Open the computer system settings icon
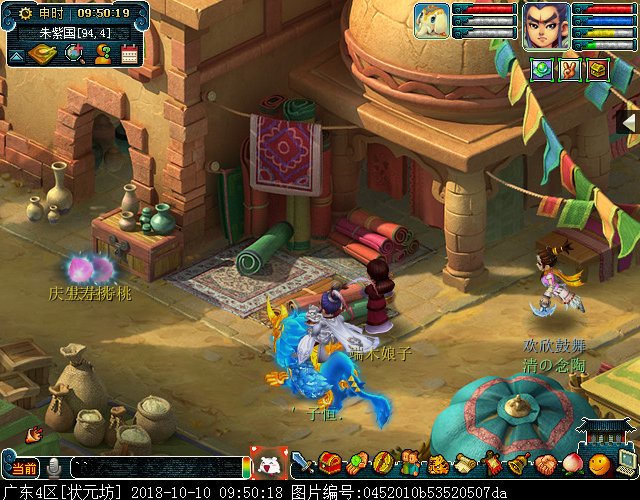 [626, 463]
